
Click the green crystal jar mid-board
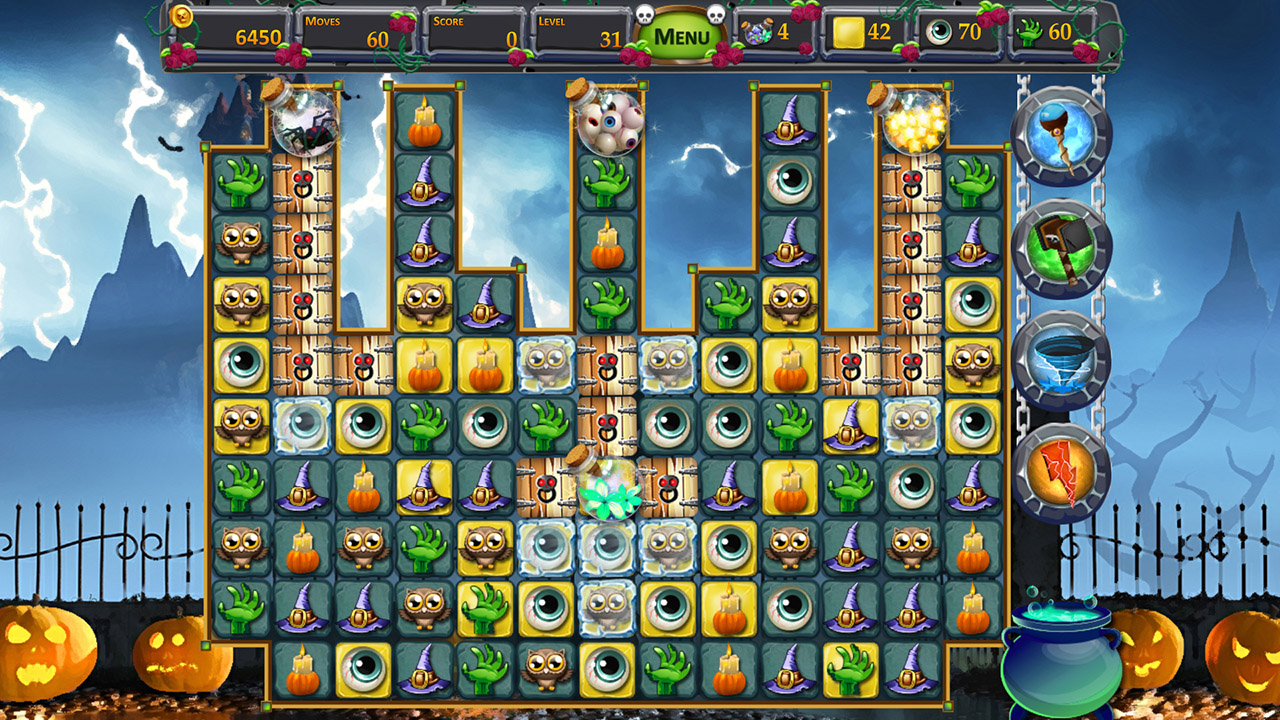tap(606, 492)
